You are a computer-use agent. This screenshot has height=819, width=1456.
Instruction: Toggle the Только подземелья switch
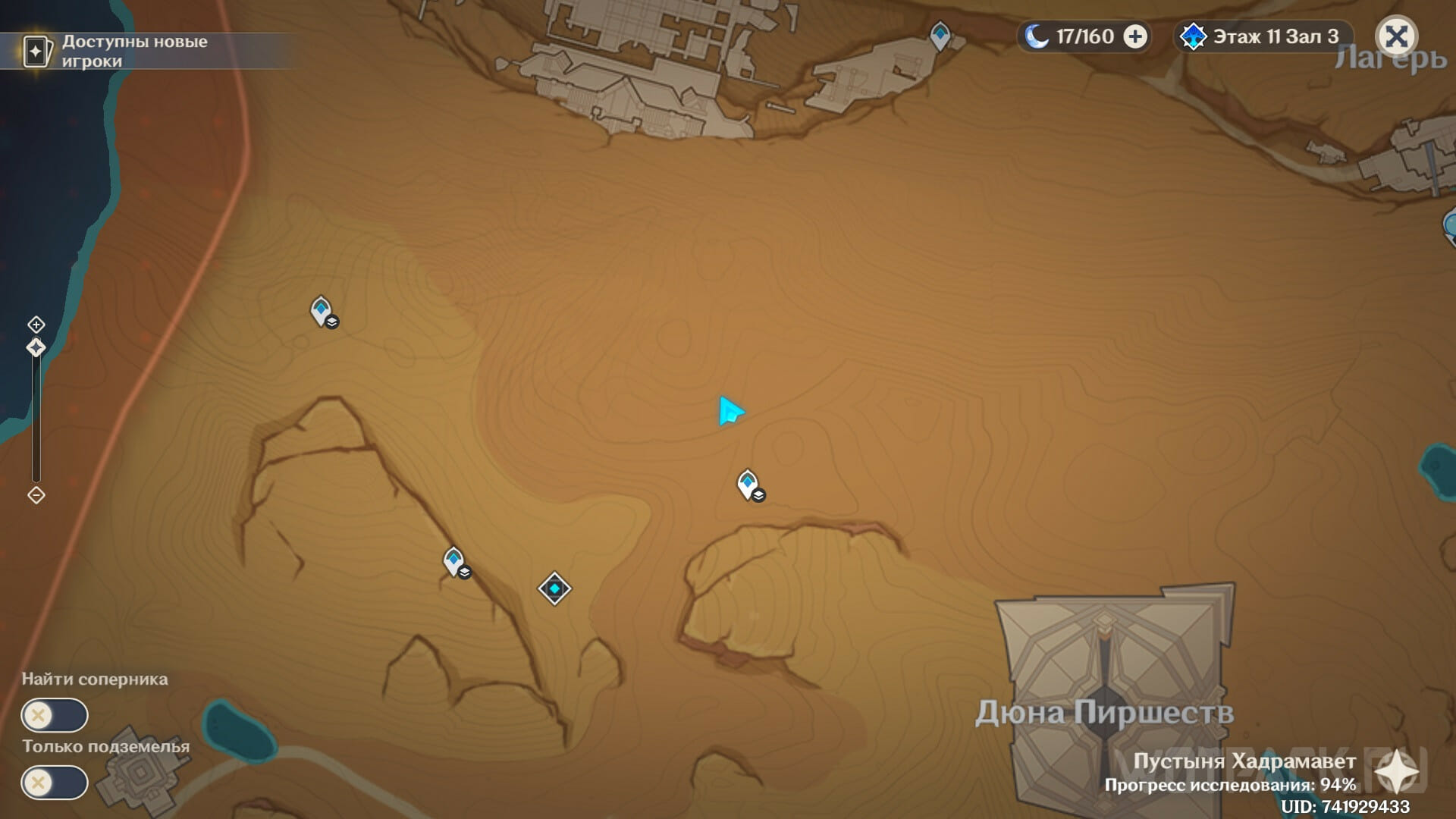click(x=55, y=783)
